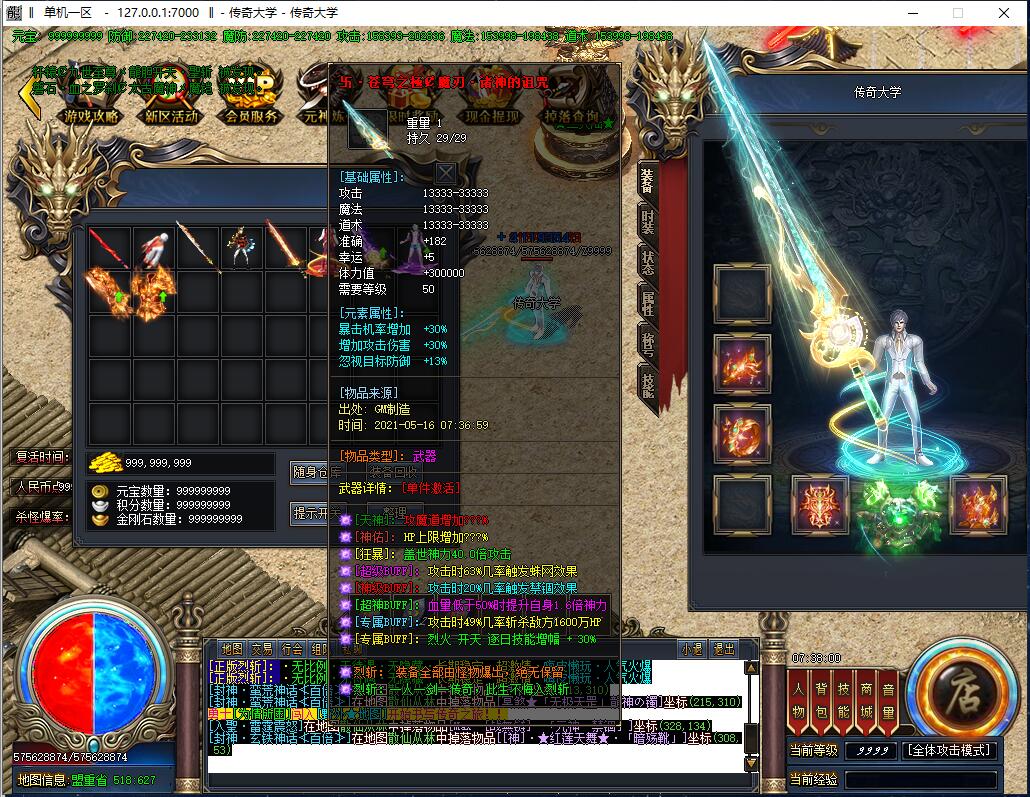Click the 退出 exit button above chat
1030x797 pixels.
723,649
